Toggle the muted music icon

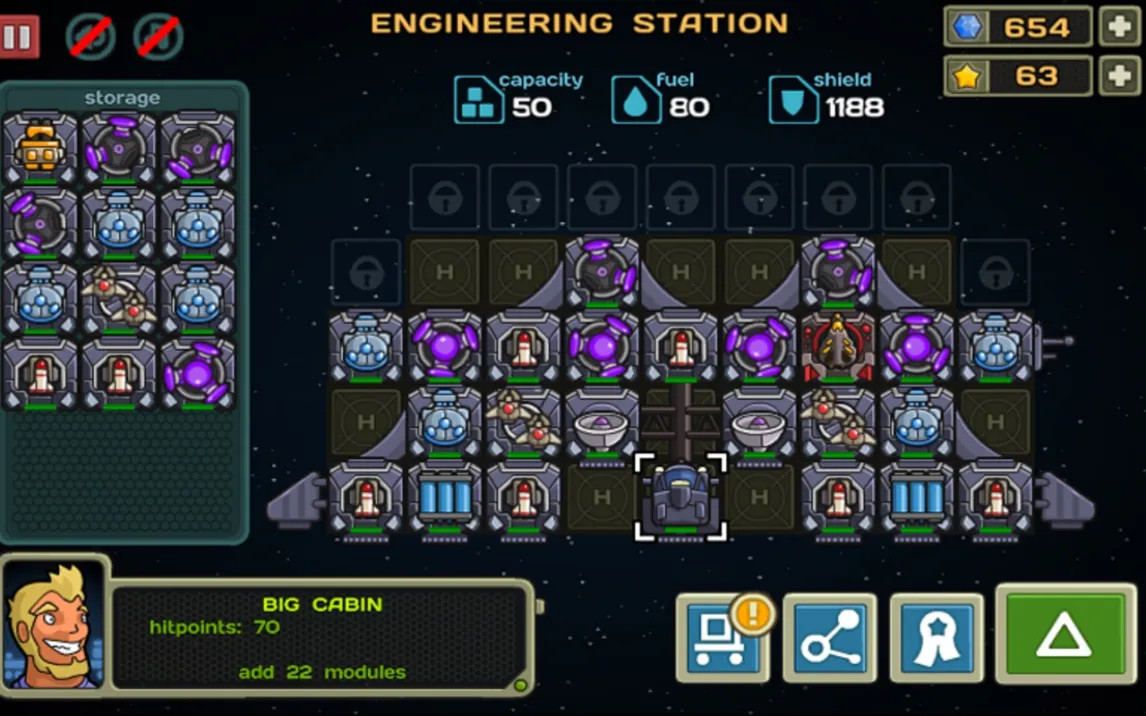pyautogui.click(x=158, y=37)
